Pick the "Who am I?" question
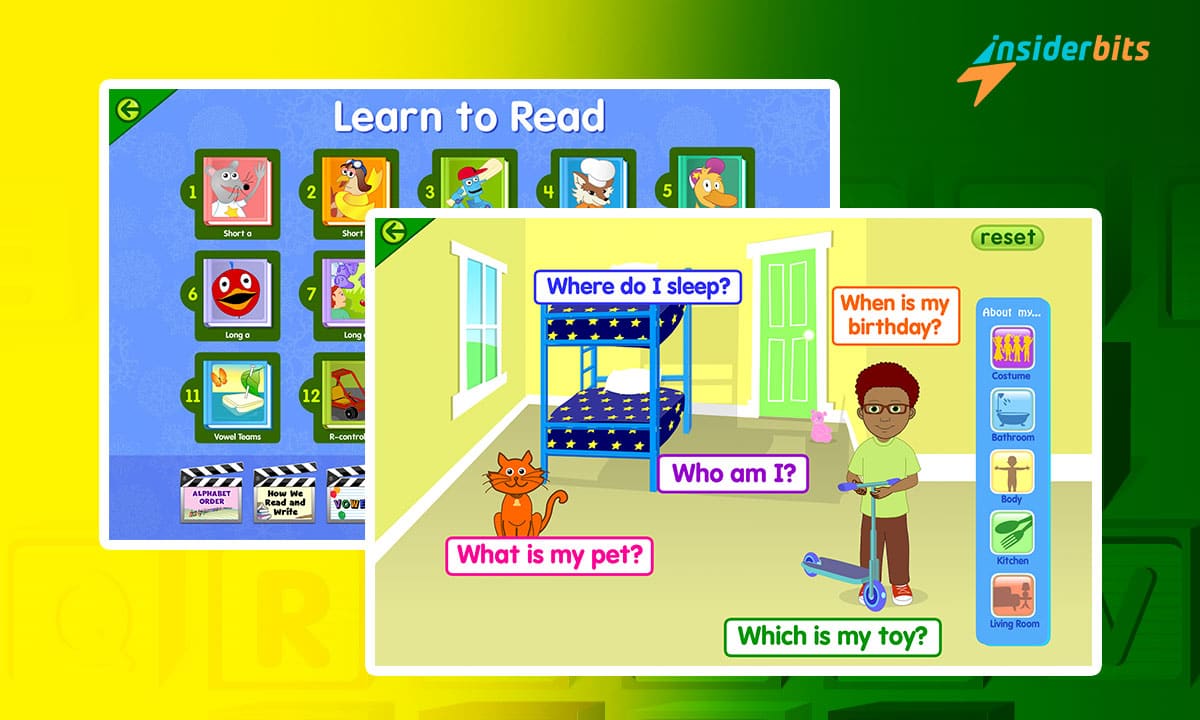The image size is (1200, 720). [x=732, y=473]
